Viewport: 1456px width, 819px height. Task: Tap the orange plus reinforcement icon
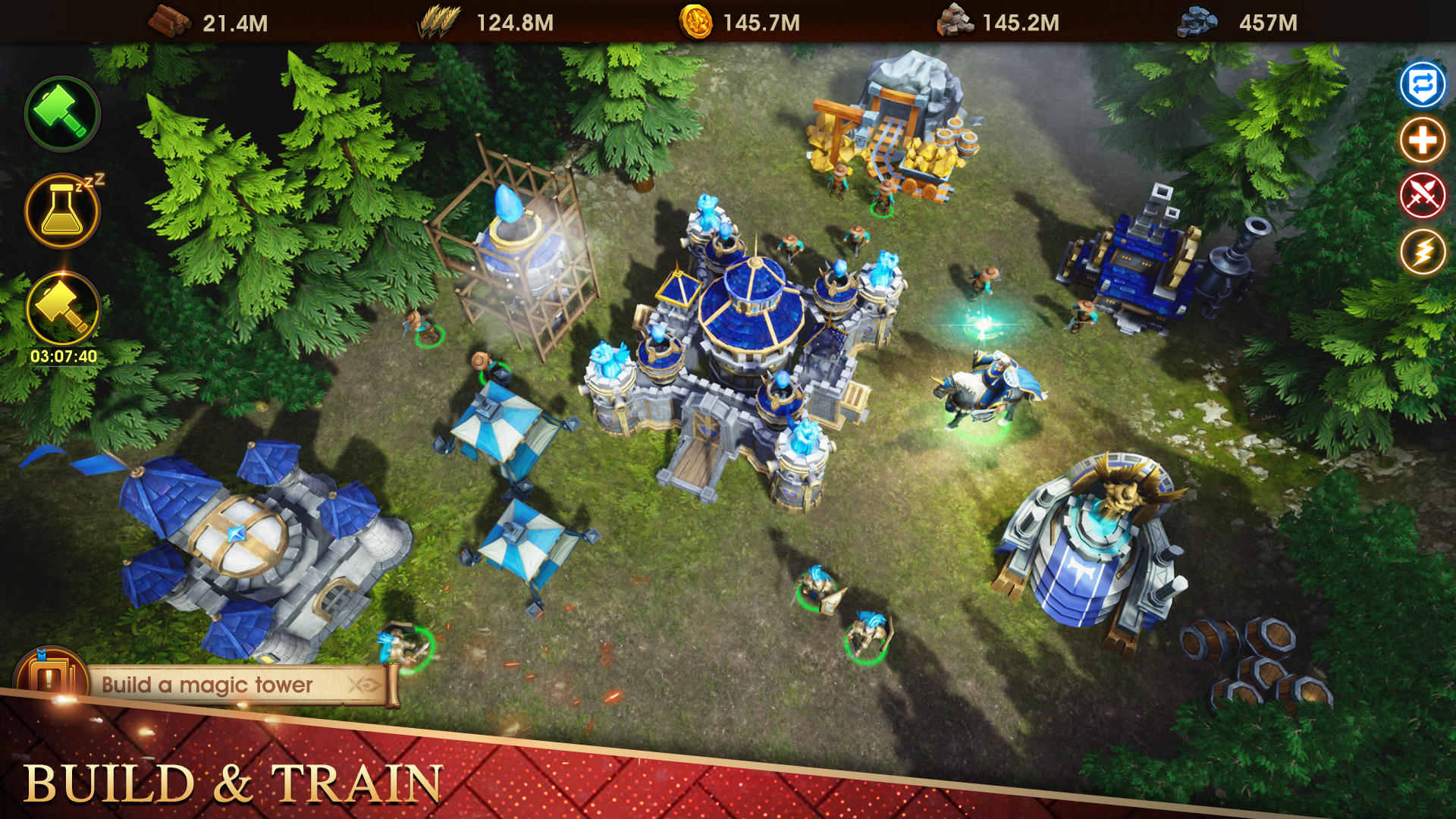coord(1423,140)
